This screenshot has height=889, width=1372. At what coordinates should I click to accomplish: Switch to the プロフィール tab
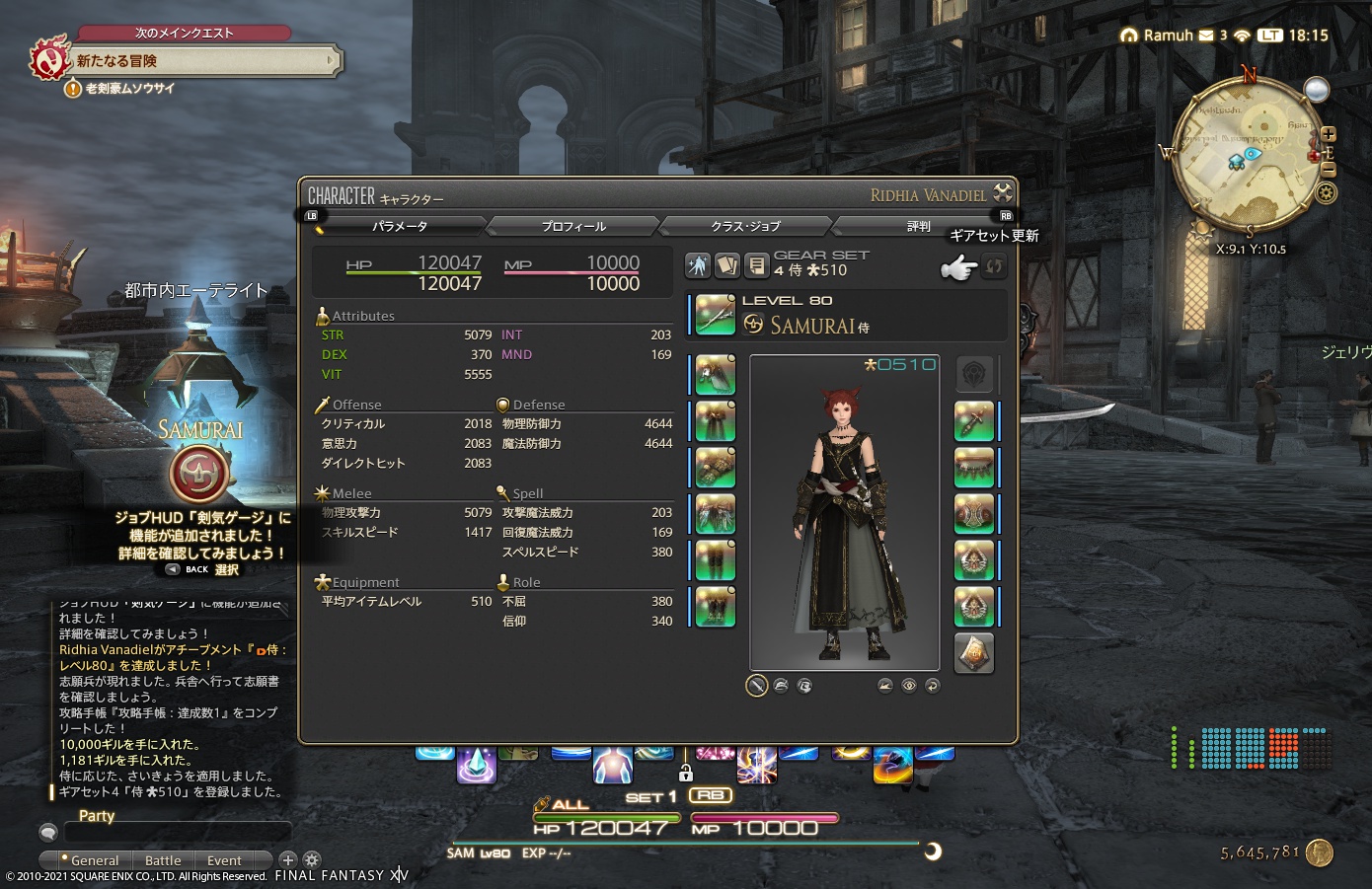[x=571, y=226]
